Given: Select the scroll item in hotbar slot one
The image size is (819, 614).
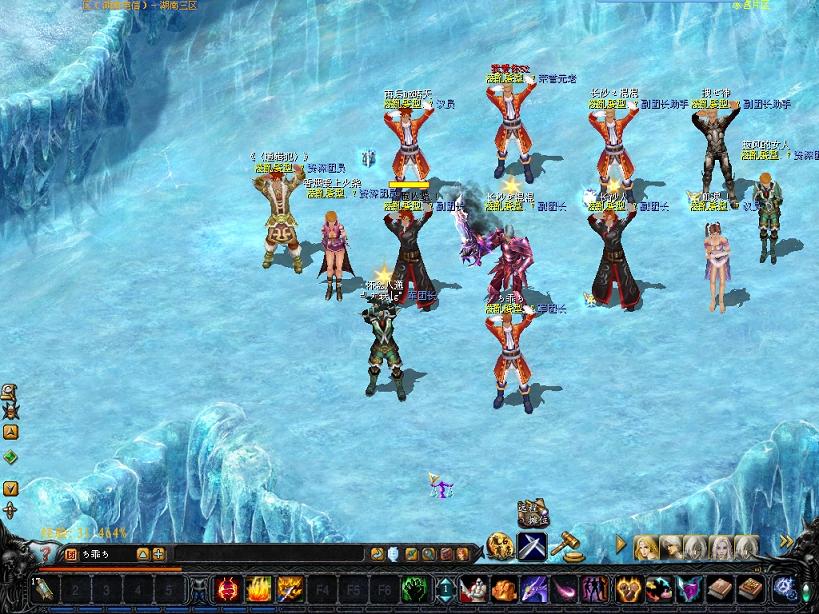Looking at the screenshot, I should click(44, 590).
